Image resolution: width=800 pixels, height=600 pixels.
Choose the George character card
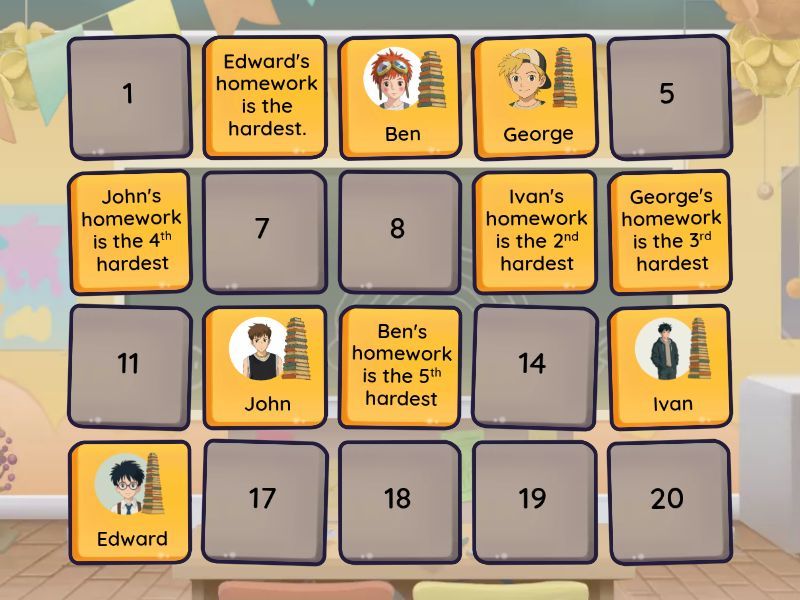(537, 95)
